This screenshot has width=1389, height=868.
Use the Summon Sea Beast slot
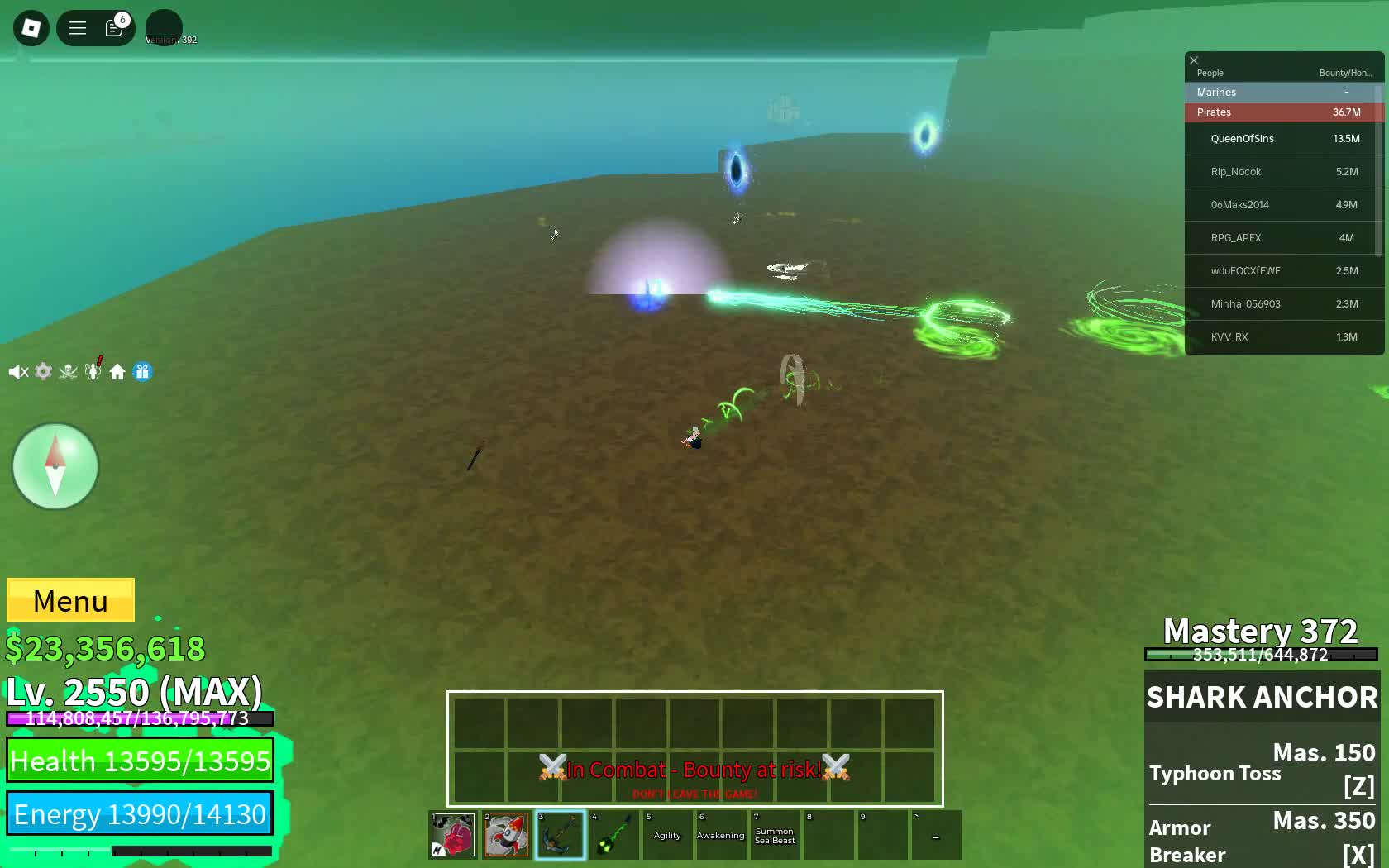click(x=775, y=835)
